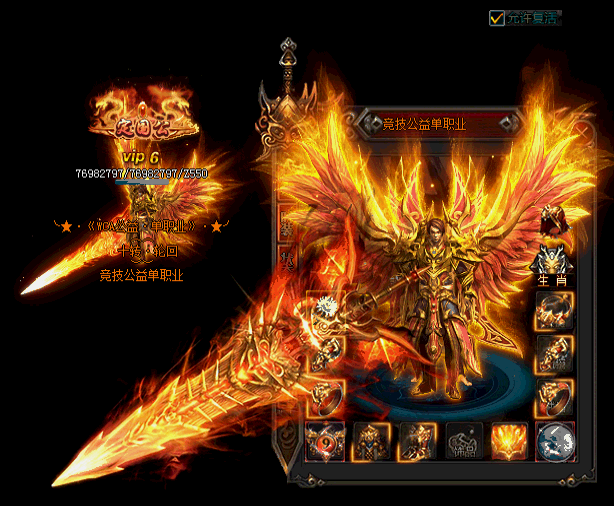Select the red helmet equipment slot

click(x=555, y=218)
